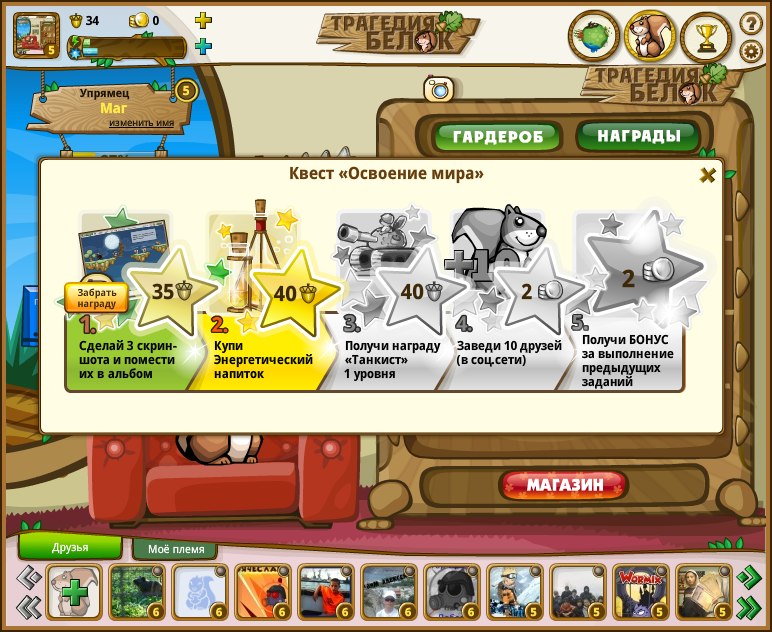The image size is (772, 632).
Task: Open the trophy ratings button
Action: click(706, 36)
